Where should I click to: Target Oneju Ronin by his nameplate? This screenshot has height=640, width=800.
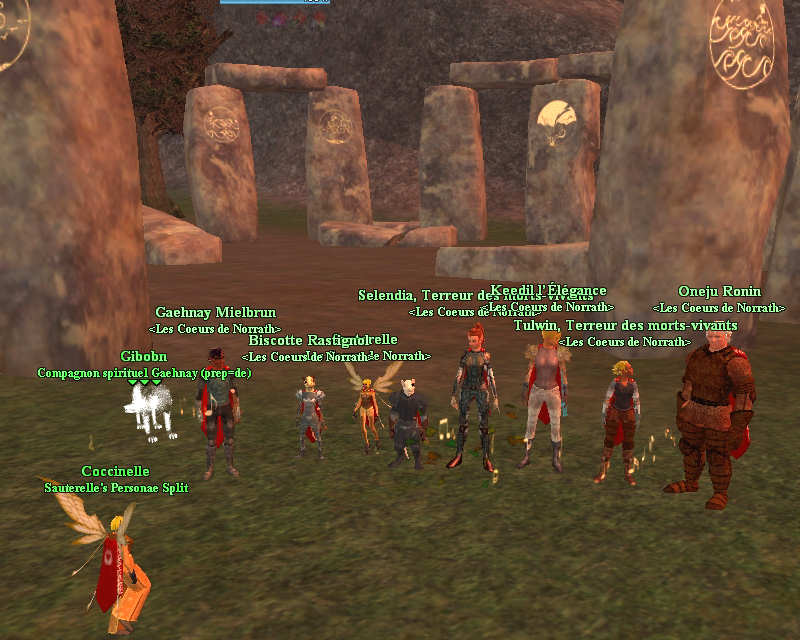tap(719, 292)
